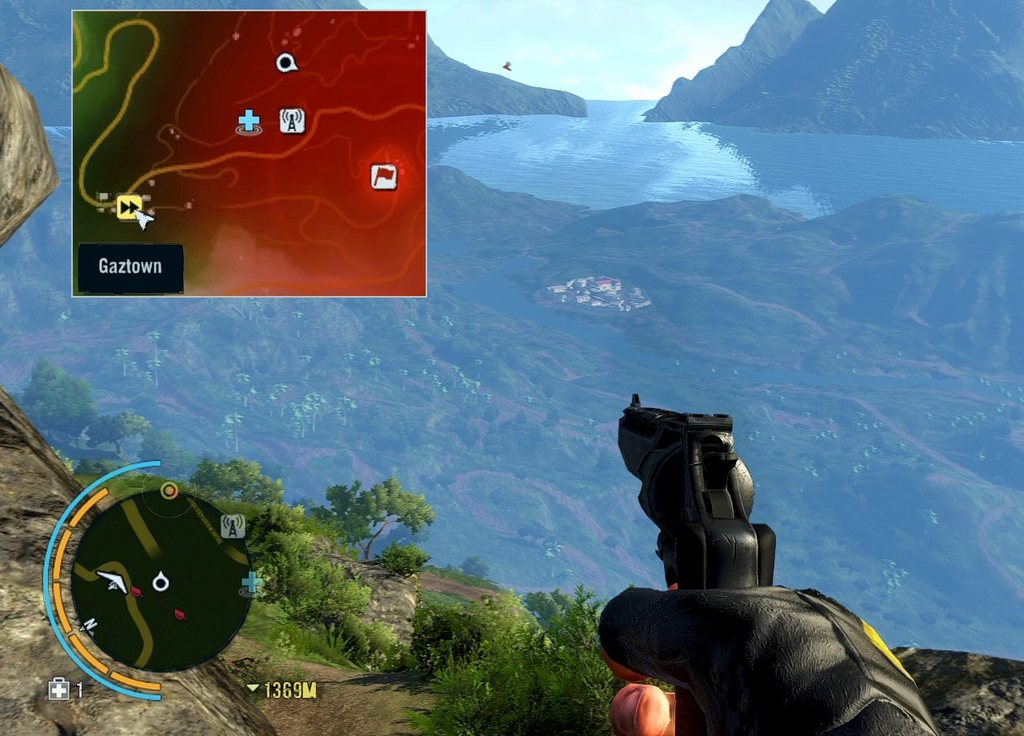Viewport: 1024px width, 736px height.
Task: Select the radio tower on the large map
Action: tap(291, 122)
